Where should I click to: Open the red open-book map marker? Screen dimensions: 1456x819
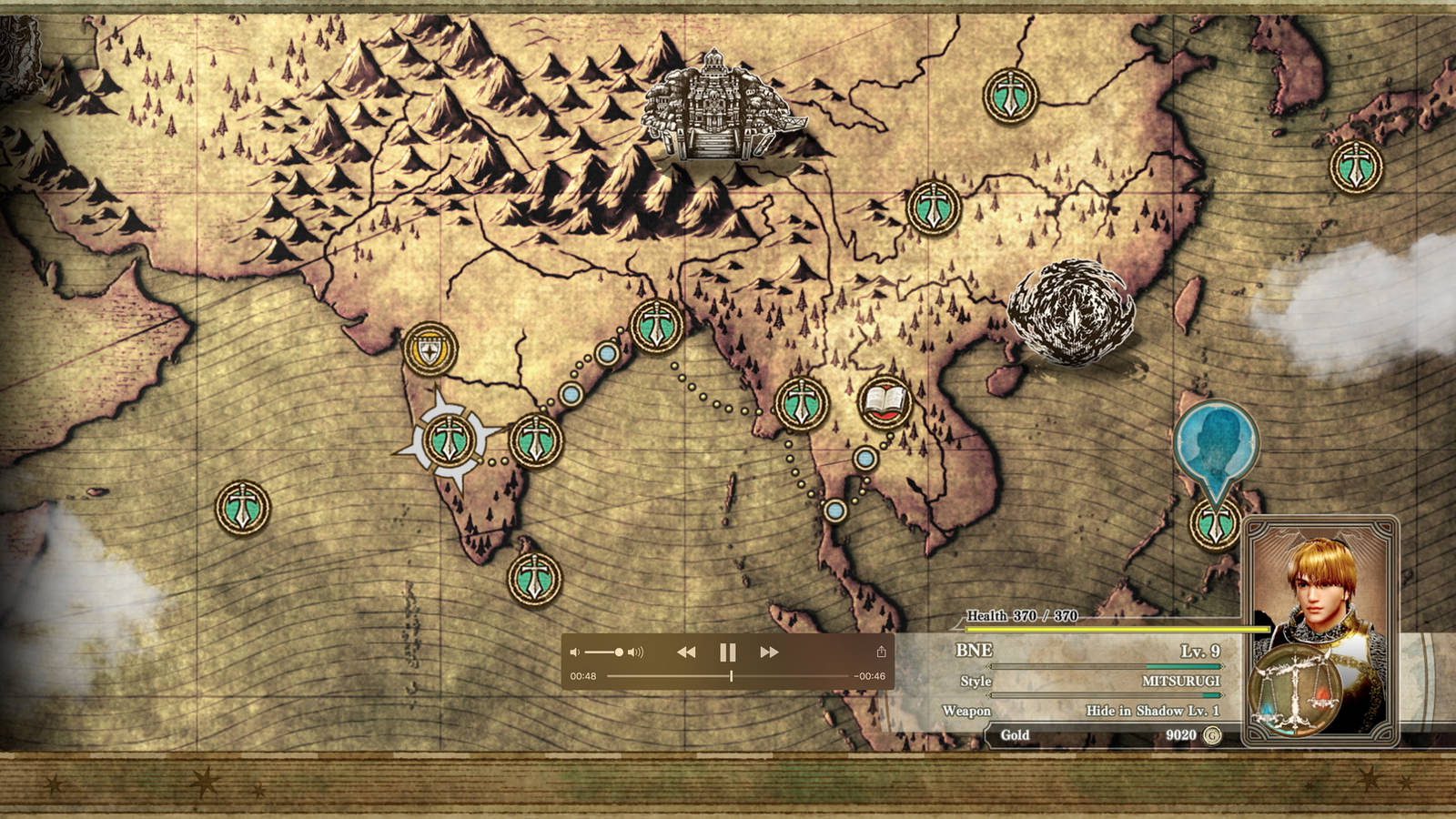(x=885, y=401)
